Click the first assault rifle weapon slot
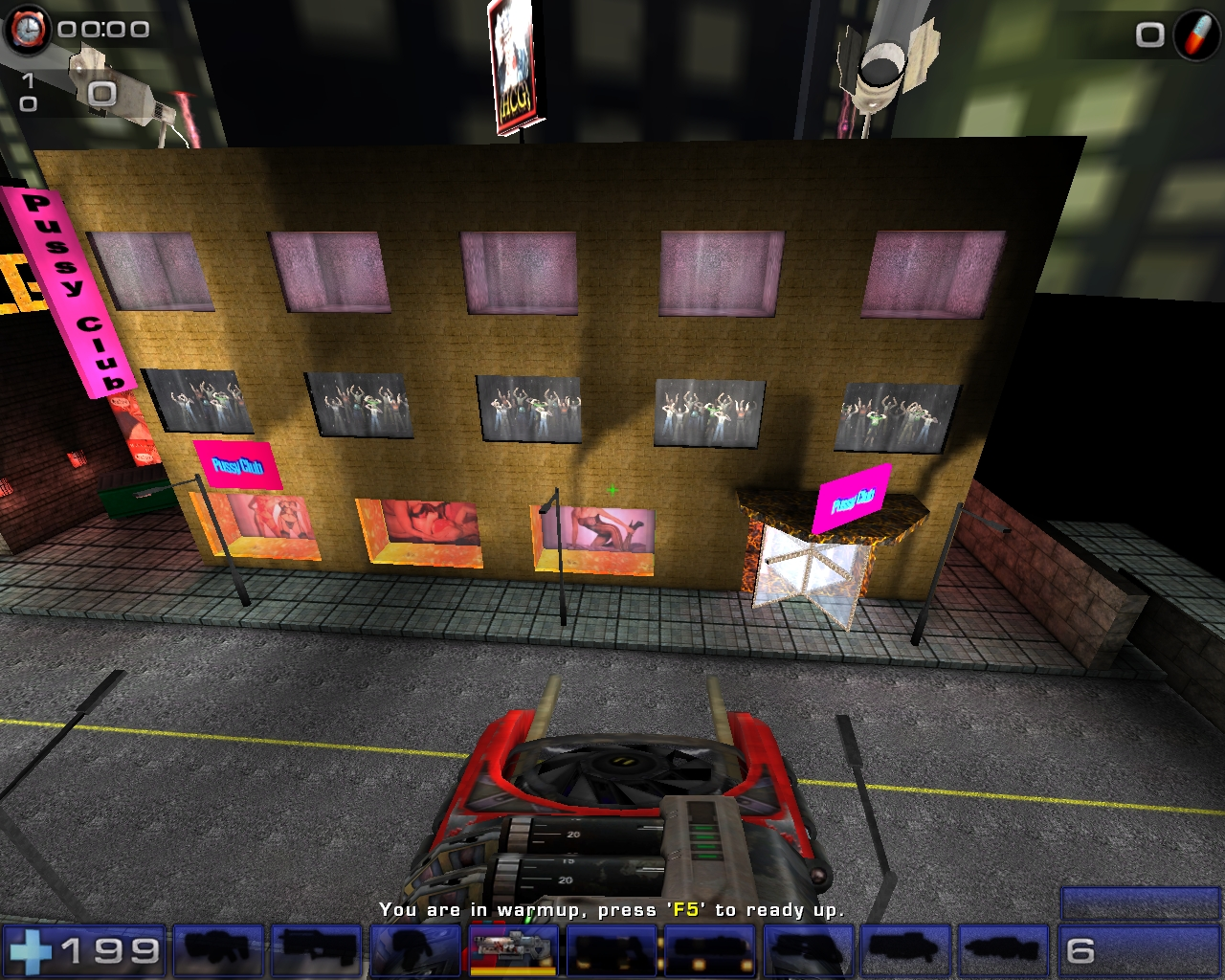1225x980 pixels. point(218,951)
